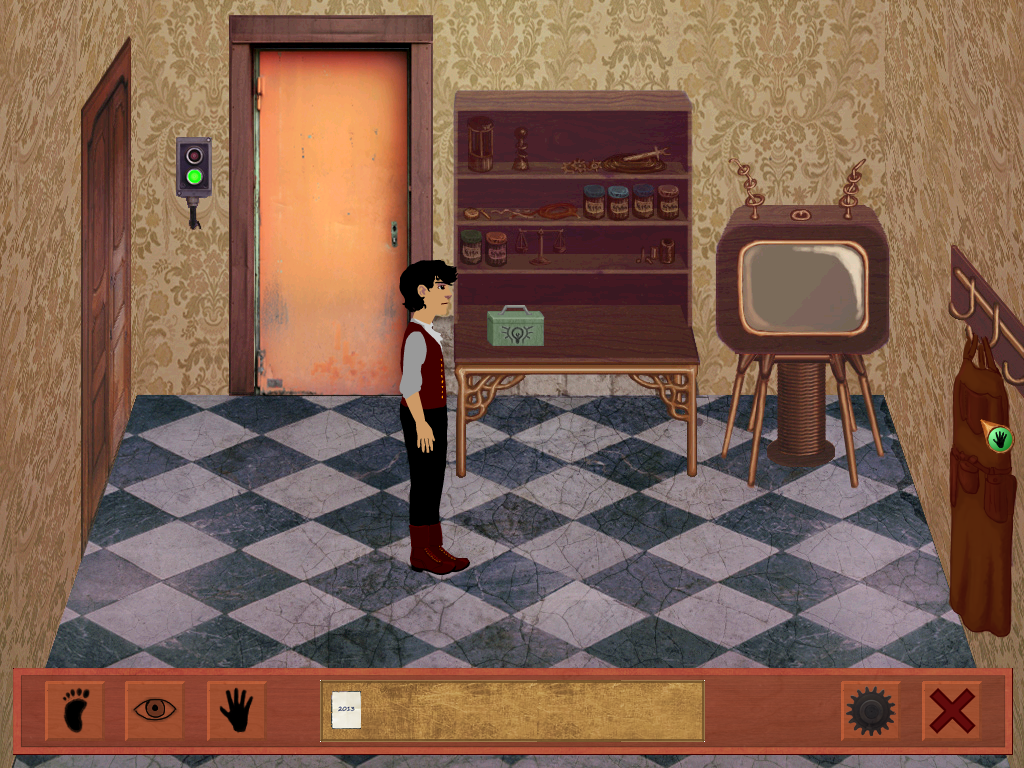This screenshot has height=768, width=1024.
Task: Open the gear settings menu
Action: pos(869,711)
